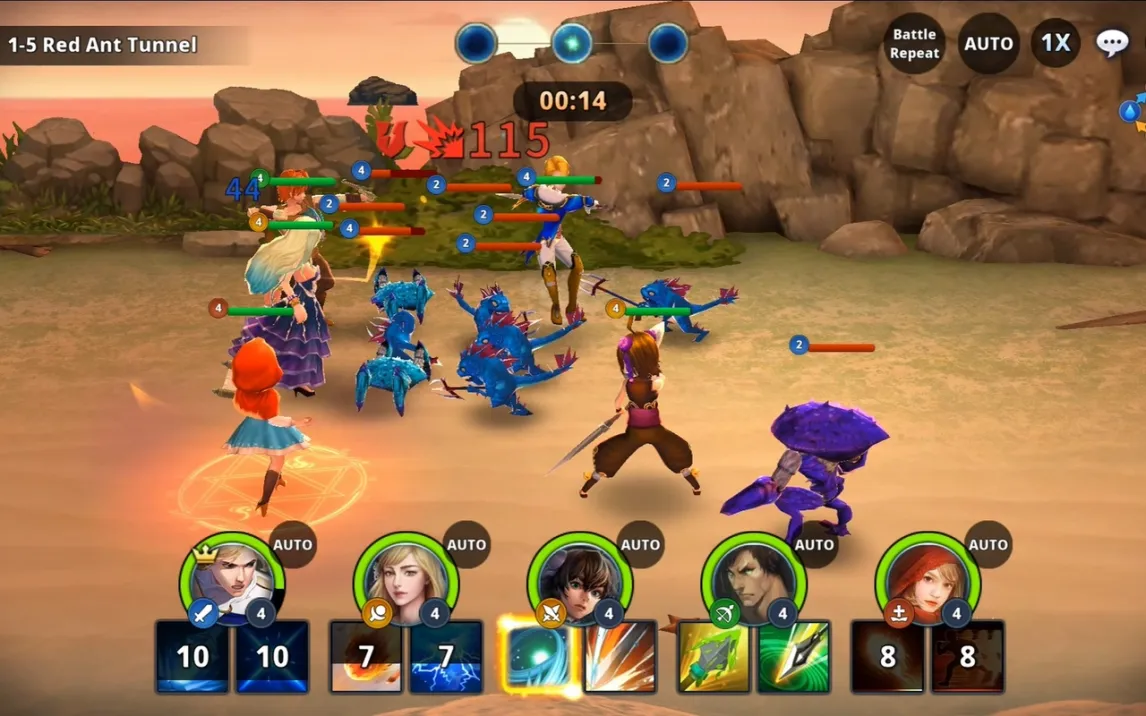1146x716 pixels.
Task: Use the orange slash burst skill
Action: [620, 656]
